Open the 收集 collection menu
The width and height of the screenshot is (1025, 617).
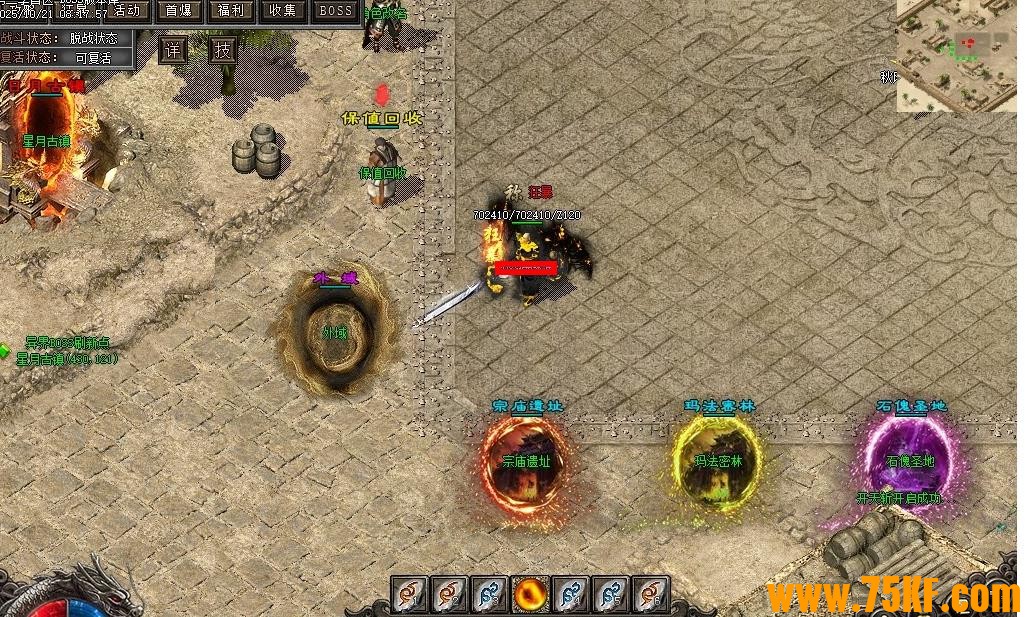click(x=283, y=11)
